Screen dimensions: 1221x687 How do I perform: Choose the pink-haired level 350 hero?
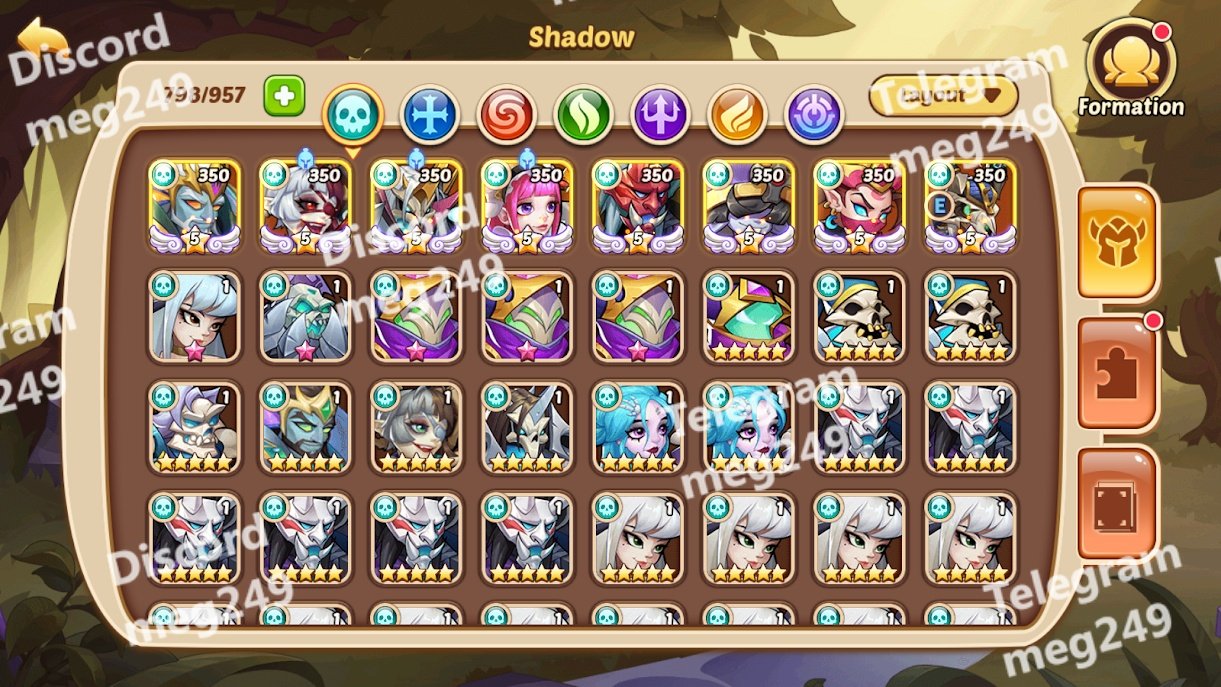[526, 205]
